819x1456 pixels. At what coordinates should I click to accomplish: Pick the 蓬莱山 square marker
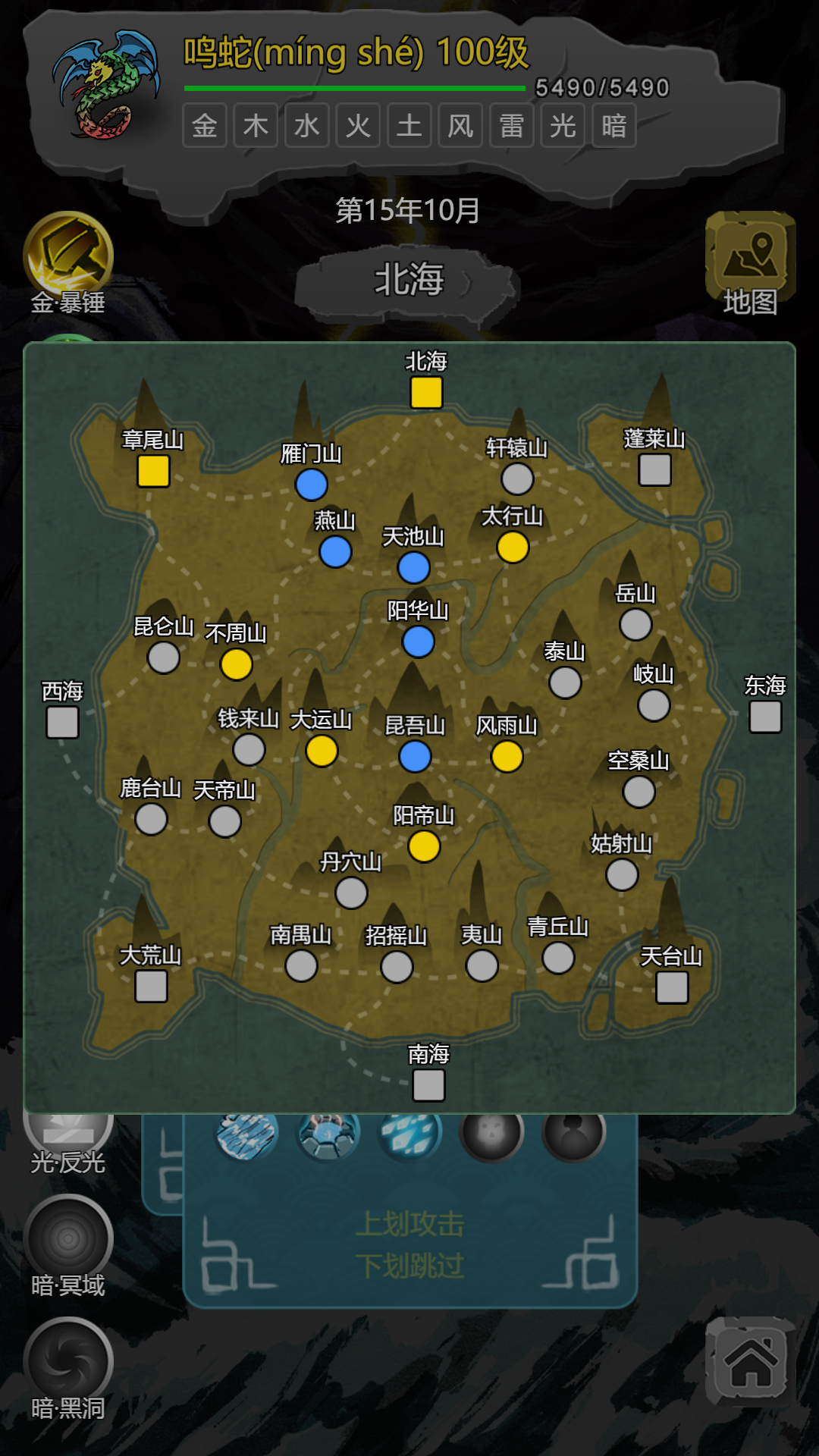(654, 470)
